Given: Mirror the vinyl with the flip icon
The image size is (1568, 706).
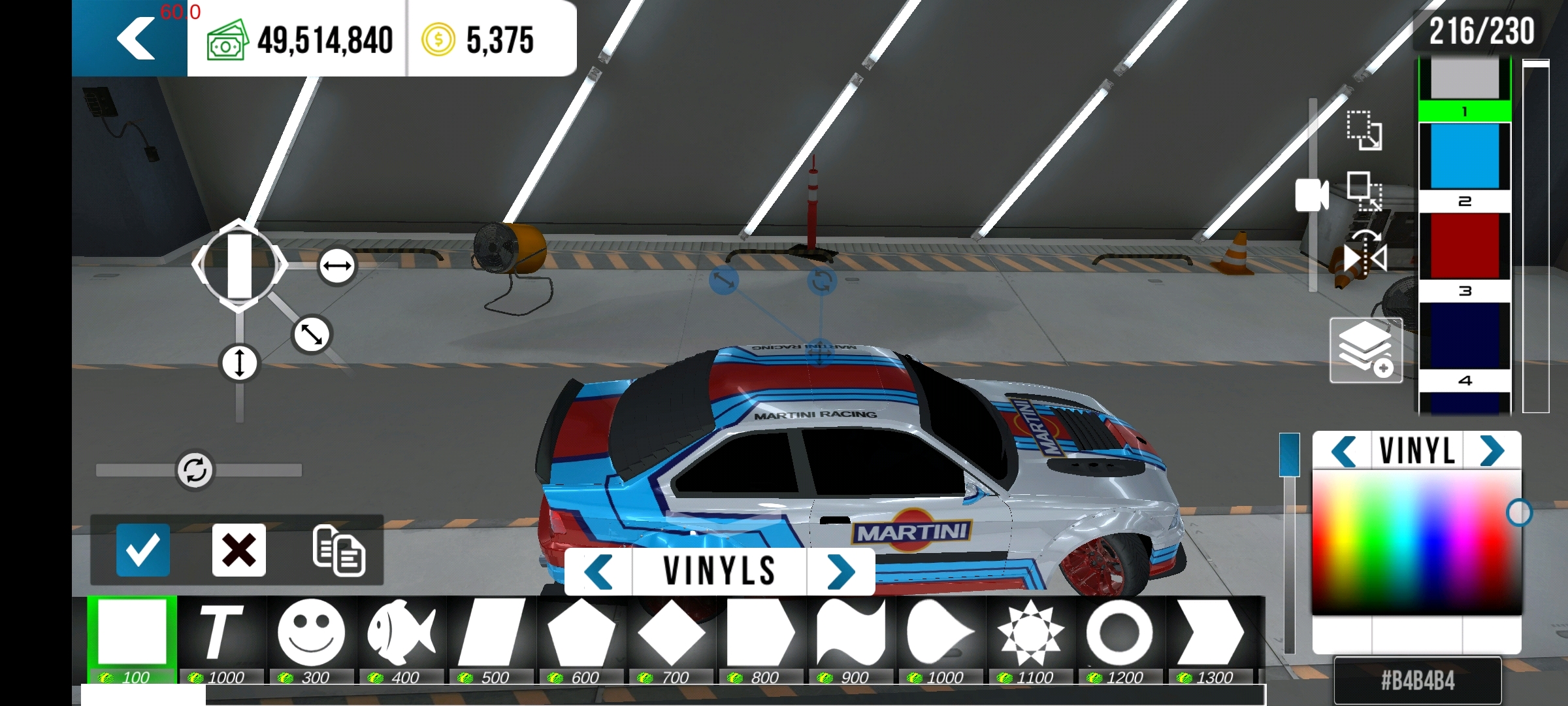Looking at the screenshot, I should (x=1365, y=258).
